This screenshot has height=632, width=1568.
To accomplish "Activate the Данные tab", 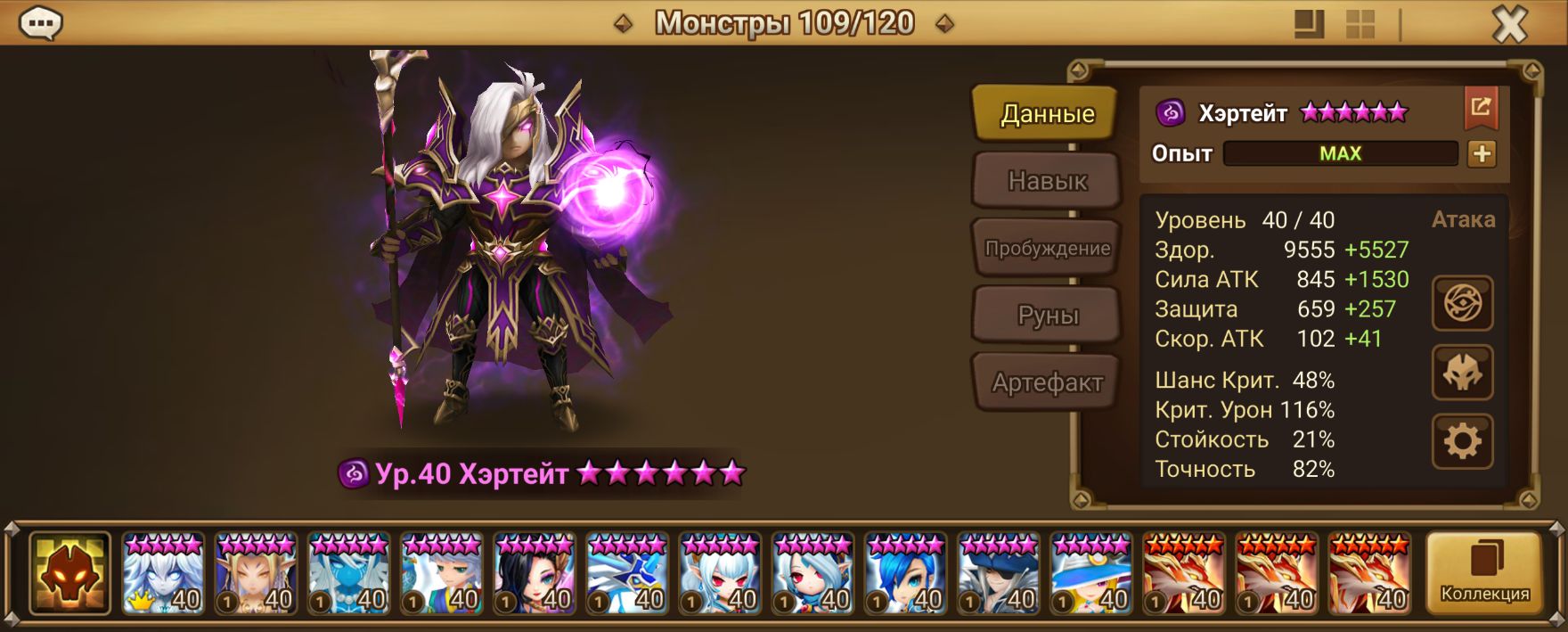I will (x=1047, y=113).
